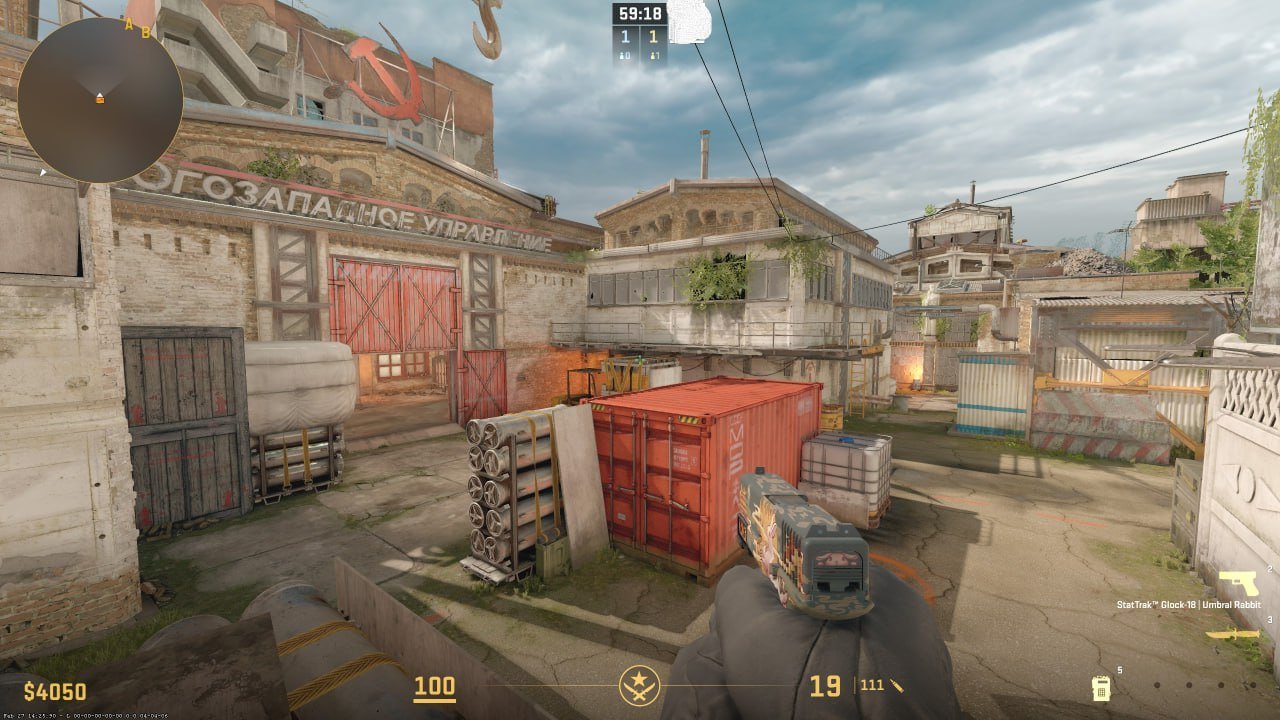Click the bombsite B marker on radar
Screen dimensions: 1280x720
point(145,32)
